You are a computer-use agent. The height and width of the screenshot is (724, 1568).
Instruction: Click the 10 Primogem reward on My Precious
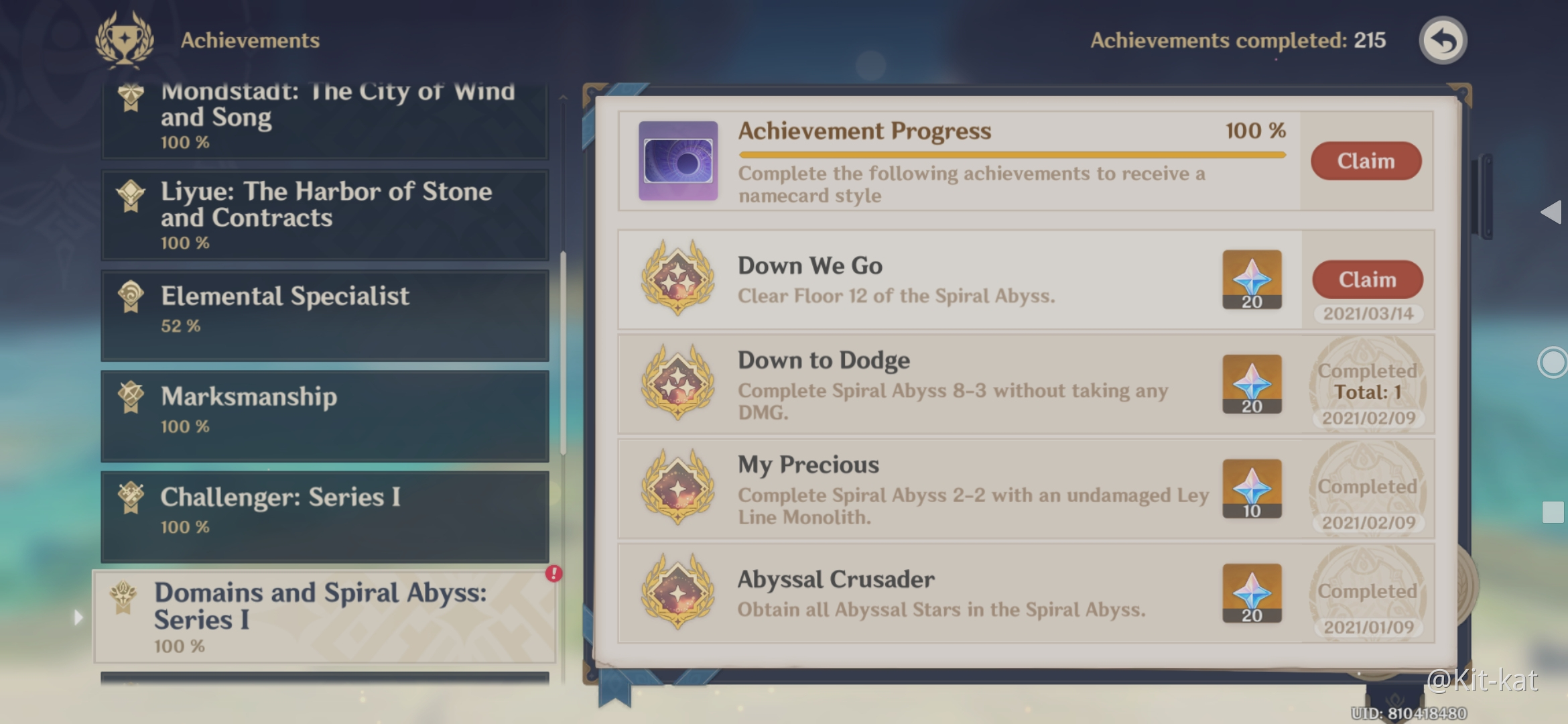[1252, 490]
